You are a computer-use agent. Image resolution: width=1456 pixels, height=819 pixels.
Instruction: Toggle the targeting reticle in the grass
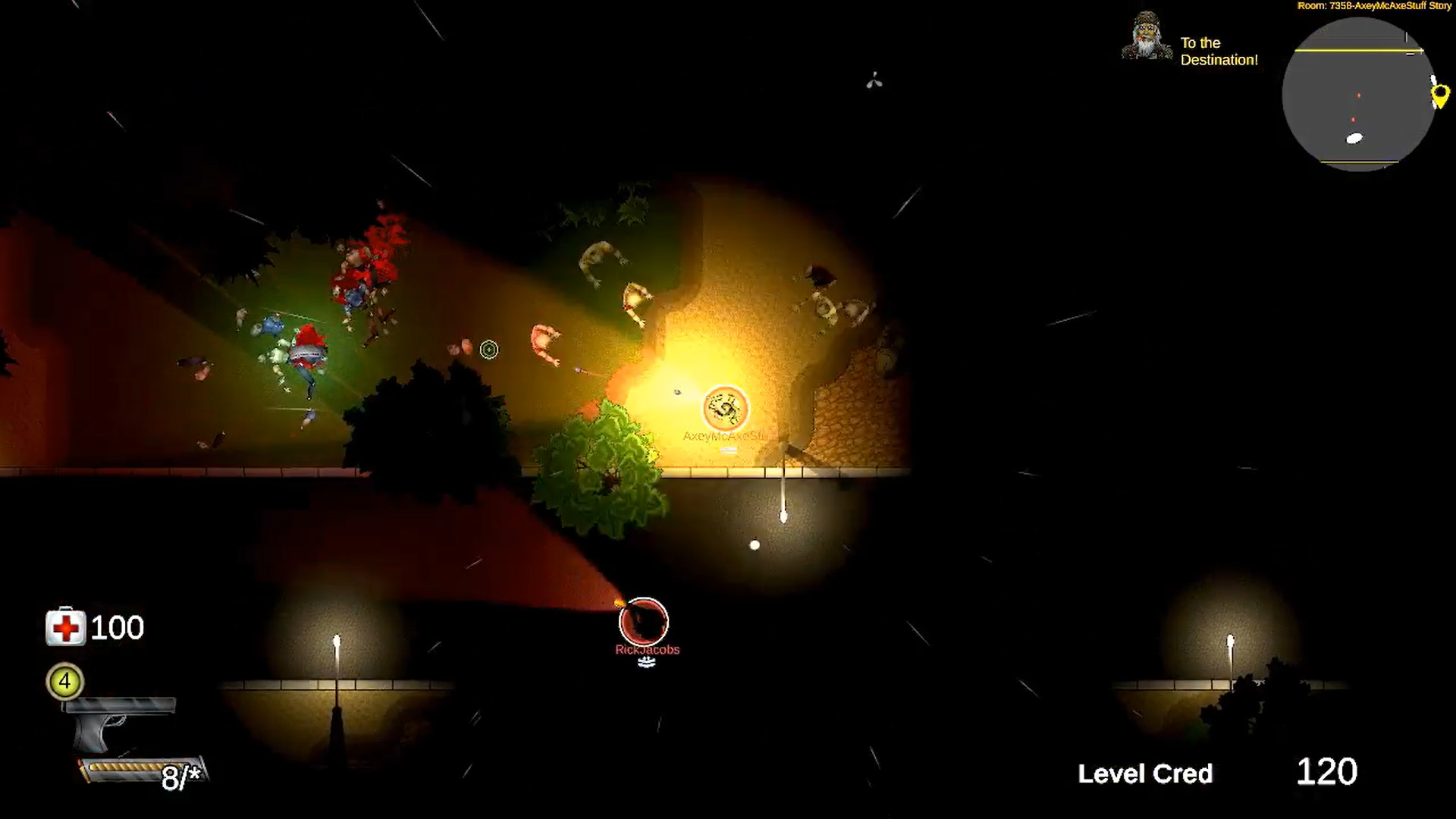pos(489,350)
